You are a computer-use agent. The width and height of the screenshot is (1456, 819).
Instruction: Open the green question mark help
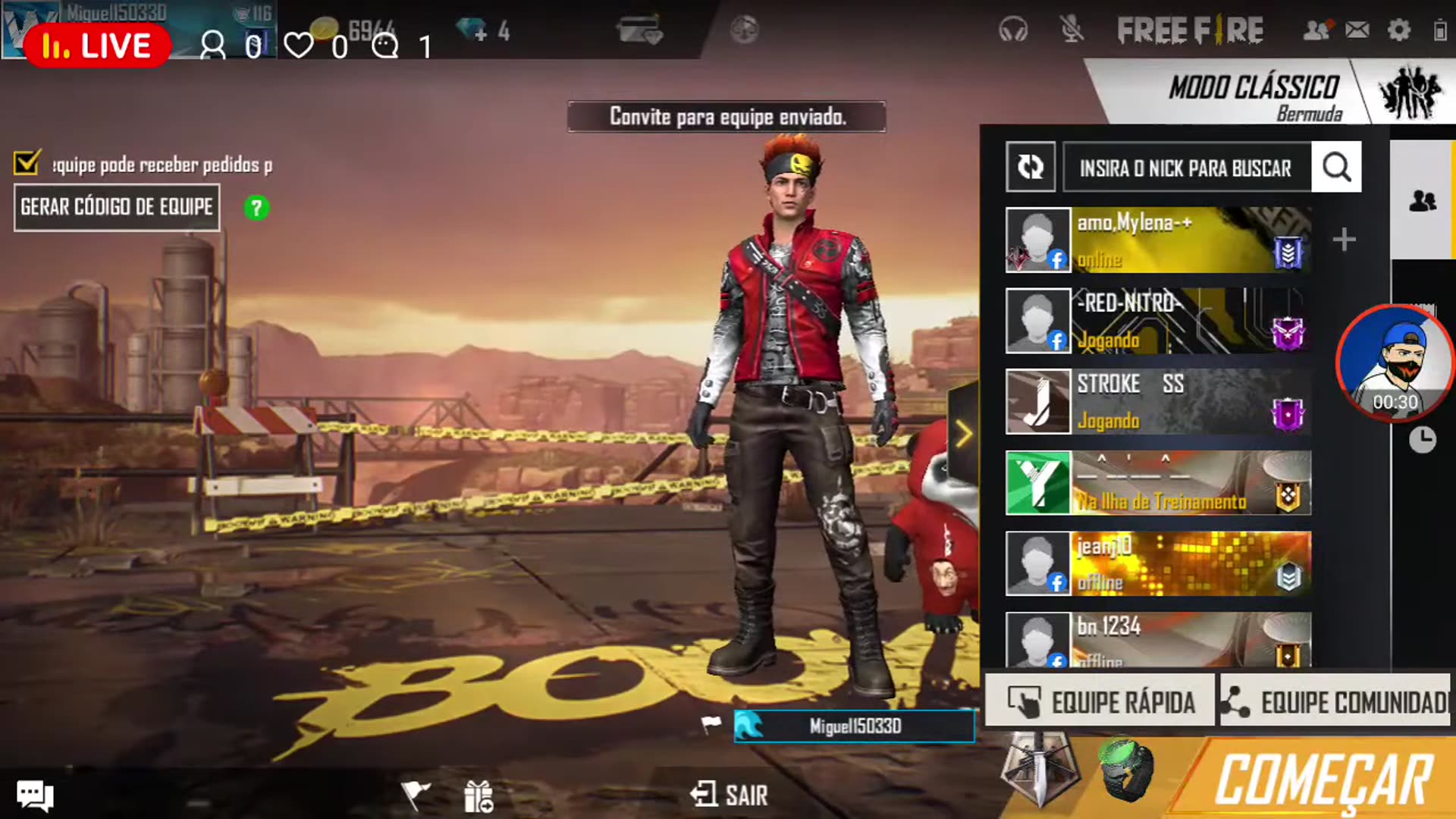pyautogui.click(x=256, y=208)
